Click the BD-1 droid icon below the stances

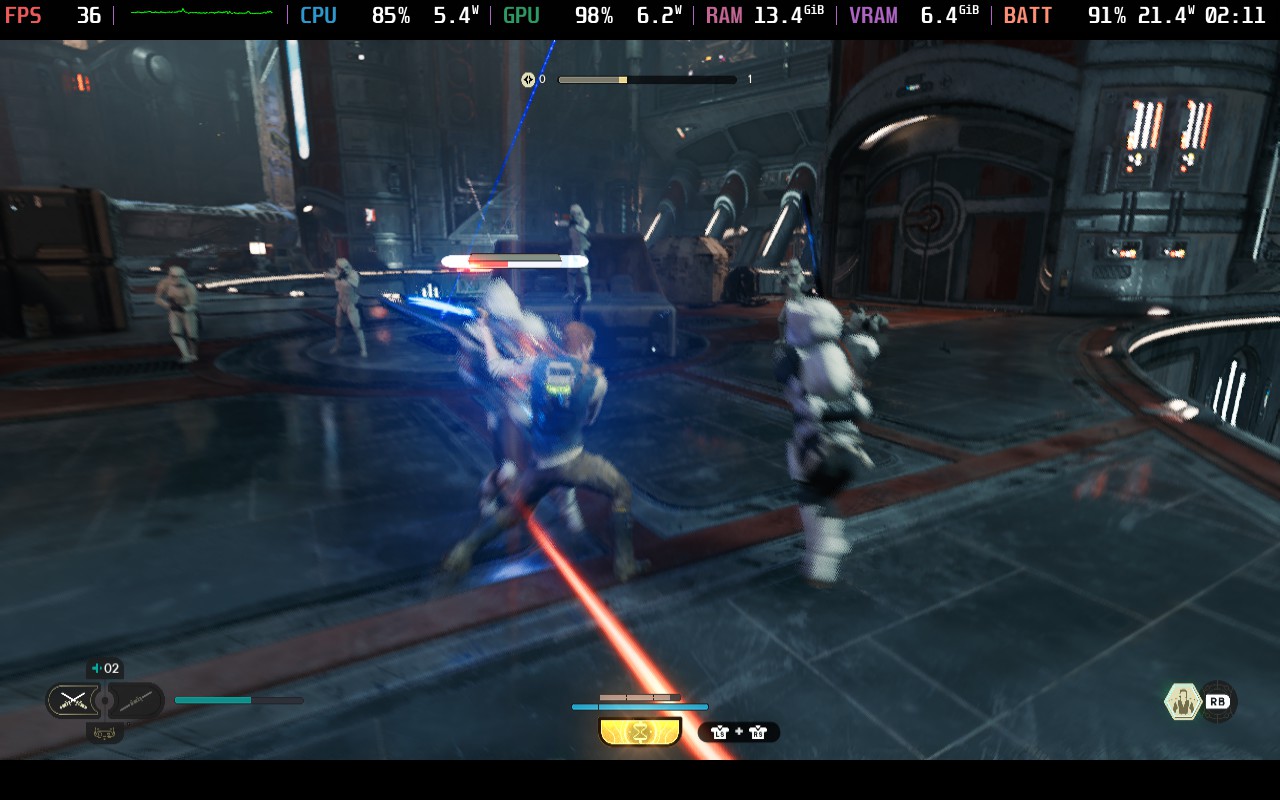pyautogui.click(x=105, y=733)
